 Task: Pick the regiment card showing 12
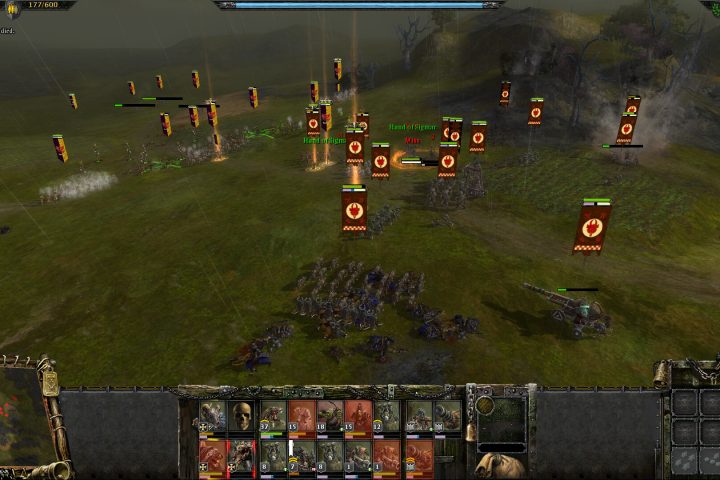[387, 416]
